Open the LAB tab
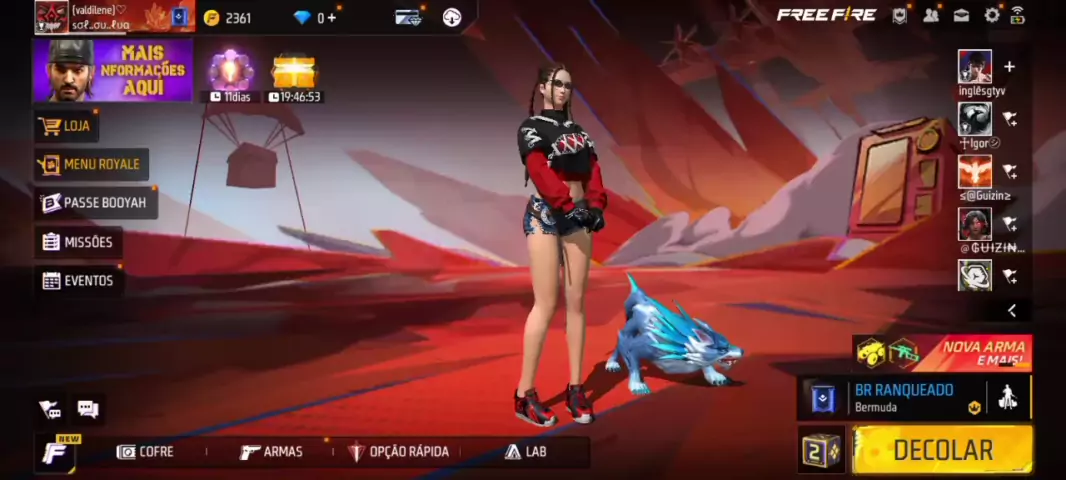The image size is (1066, 480). 526,452
